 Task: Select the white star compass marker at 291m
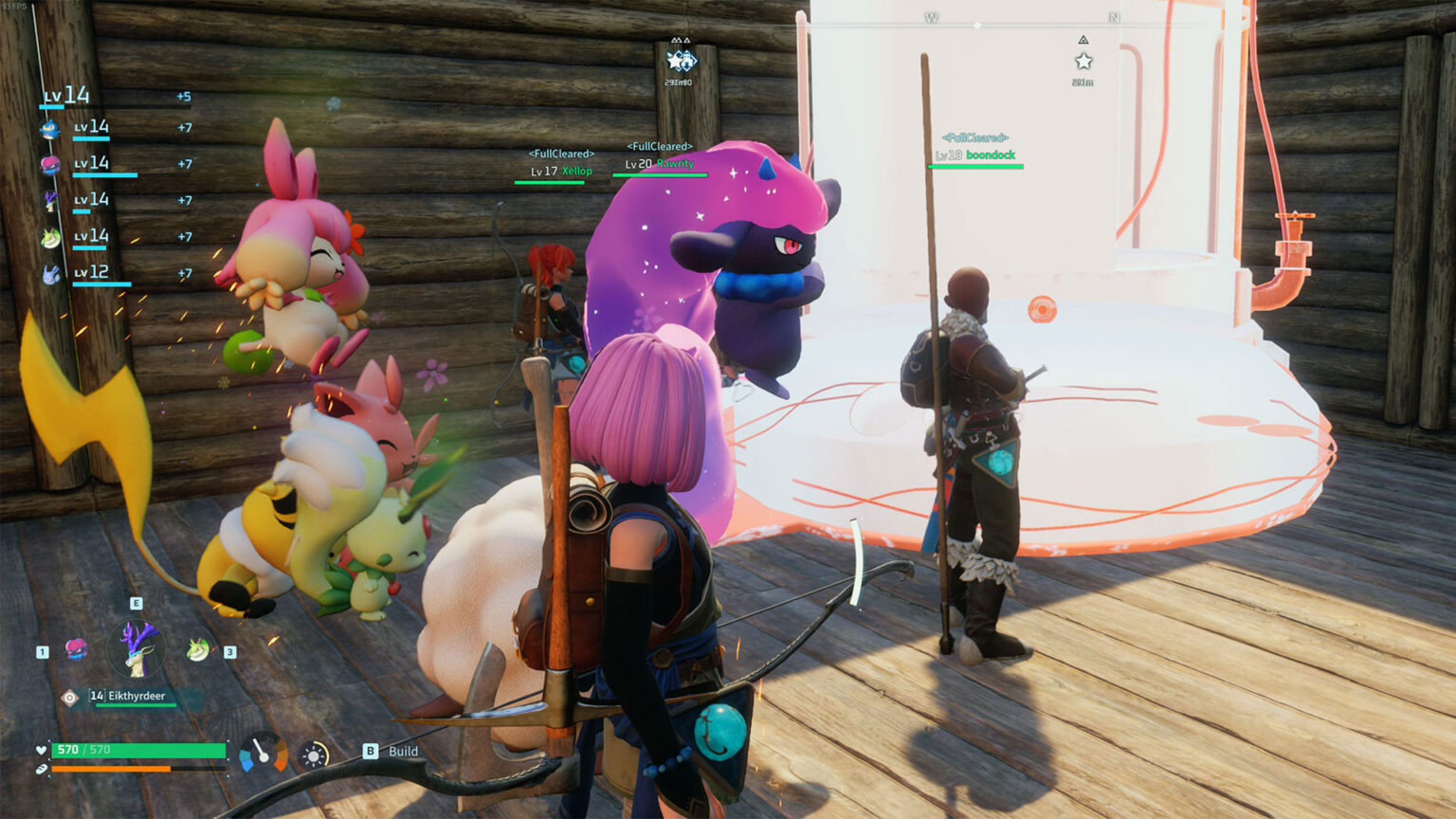(x=1083, y=62)
